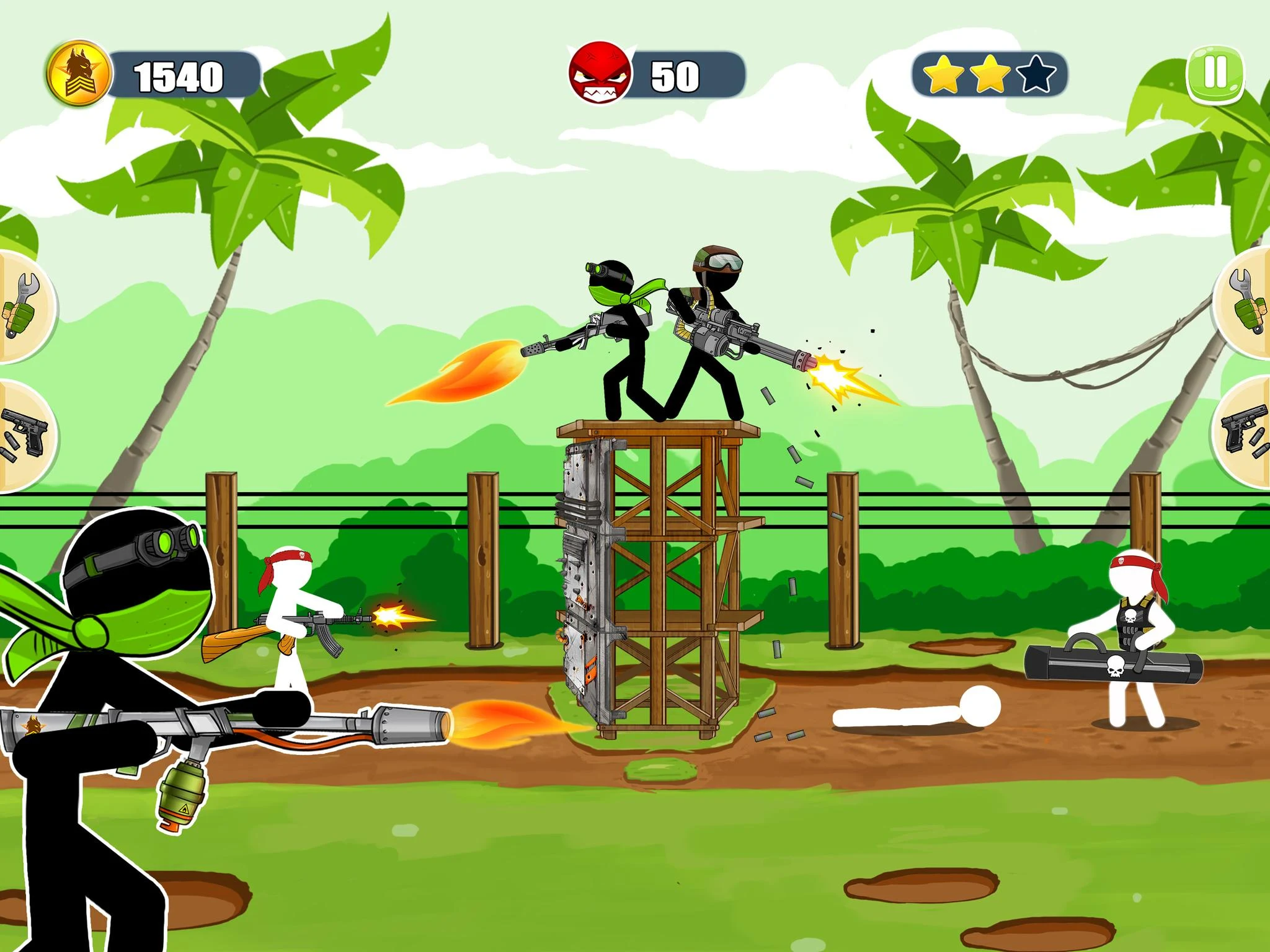1270x952 pixels.
Task: Pause the game with the green button
Action: point(1216,74)
